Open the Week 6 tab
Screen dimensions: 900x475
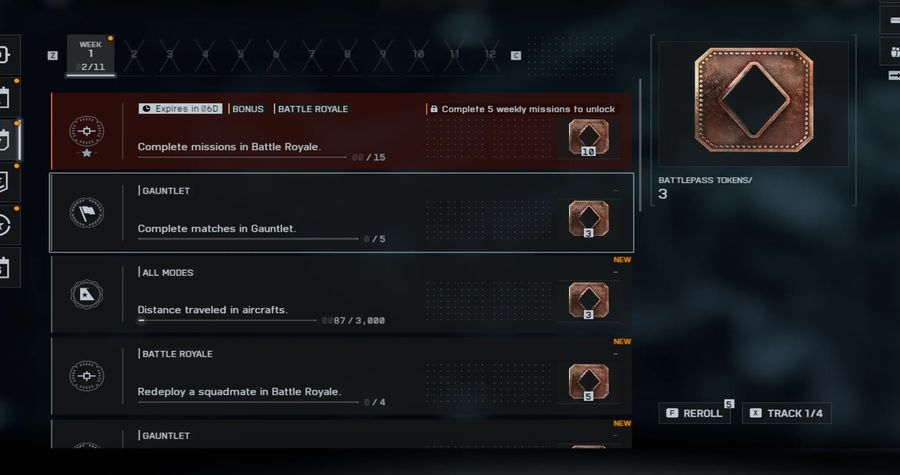click(x=276, y=55)
